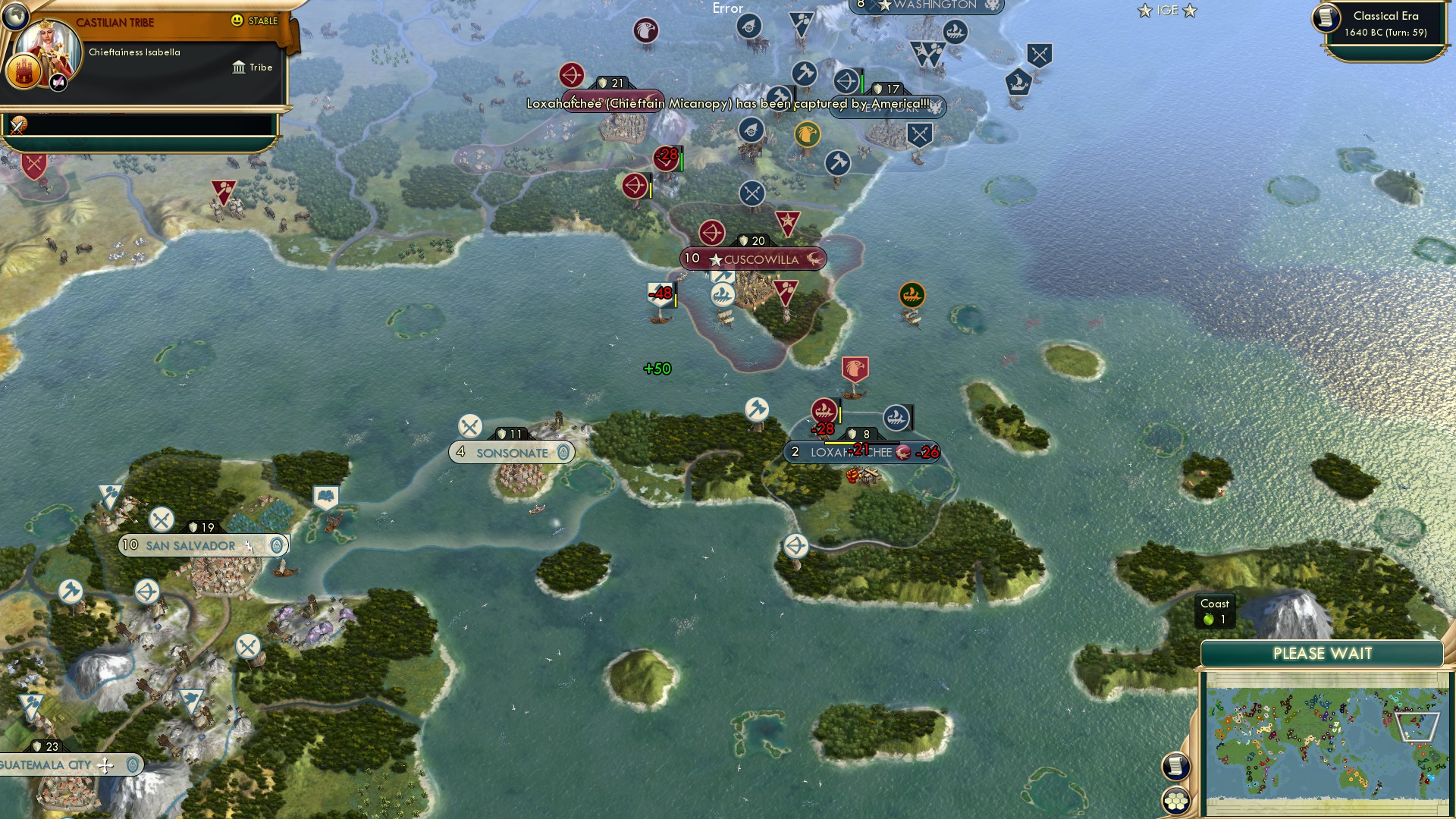The image size is (1456, 819).
Task: Click the Tribe government column icon
Action: [x=239, y=68]
